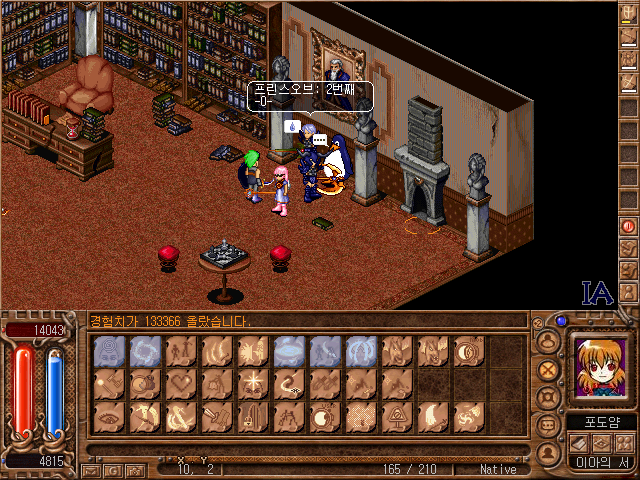
Task: Click the red circular slot on right sidebar
Action: coord(628,225)
